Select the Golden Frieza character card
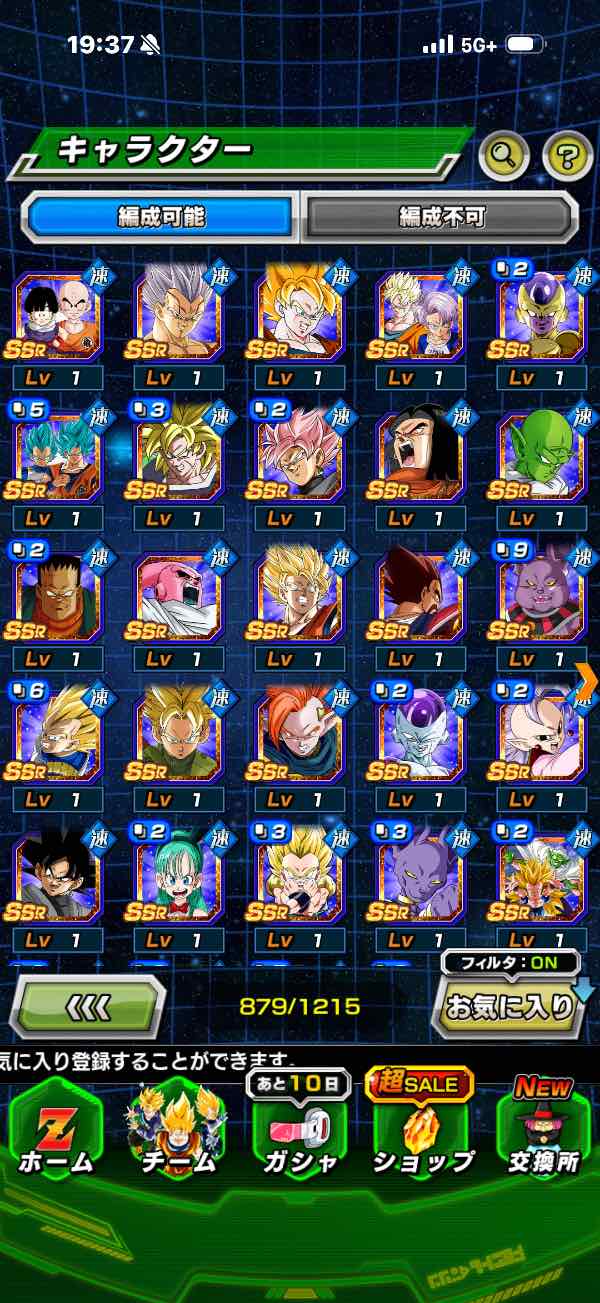Viewport: 600px width, 1303px height. click(540, 315)
